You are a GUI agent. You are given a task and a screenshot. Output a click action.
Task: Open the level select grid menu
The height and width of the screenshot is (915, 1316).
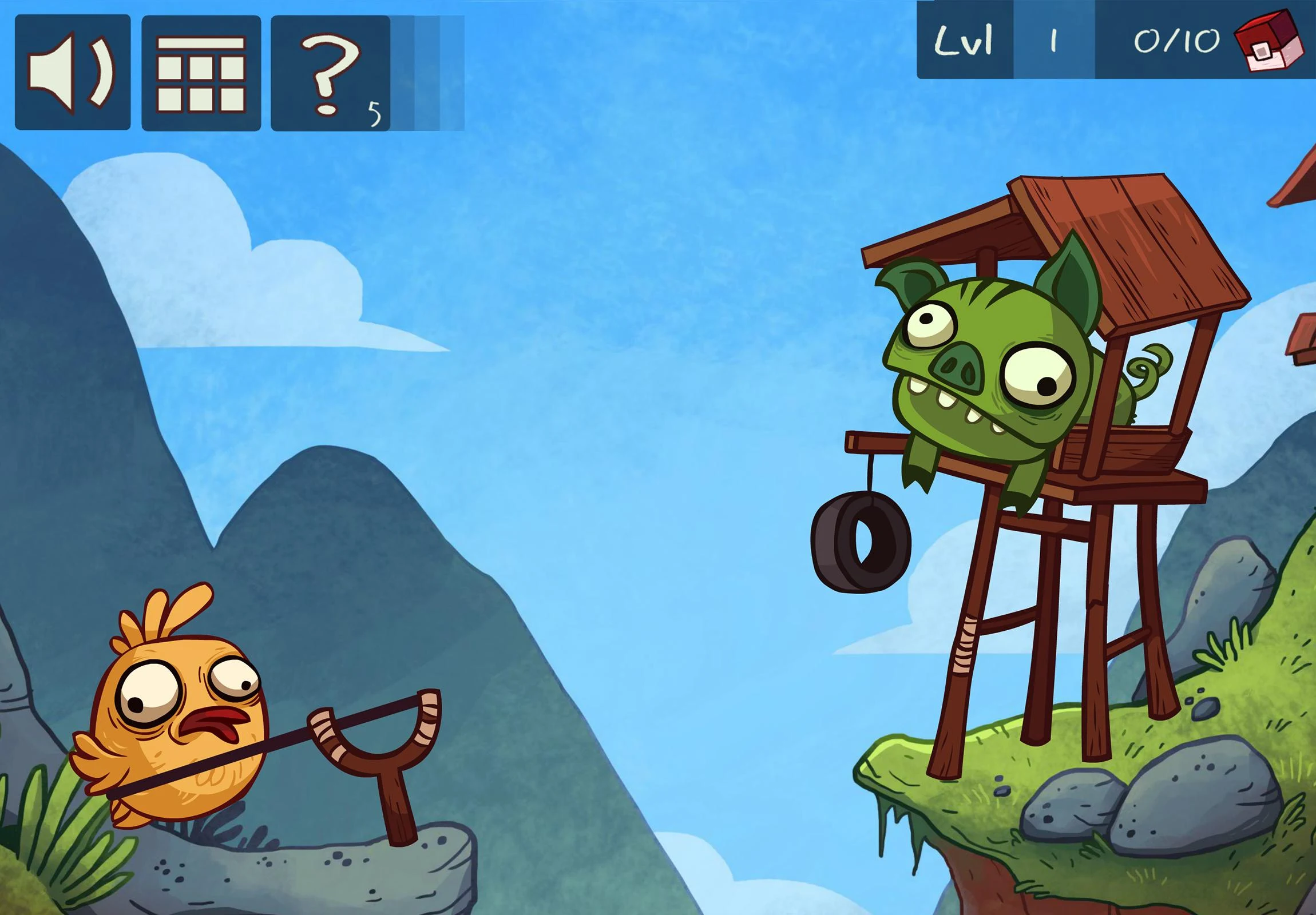[x=201, y=73]
